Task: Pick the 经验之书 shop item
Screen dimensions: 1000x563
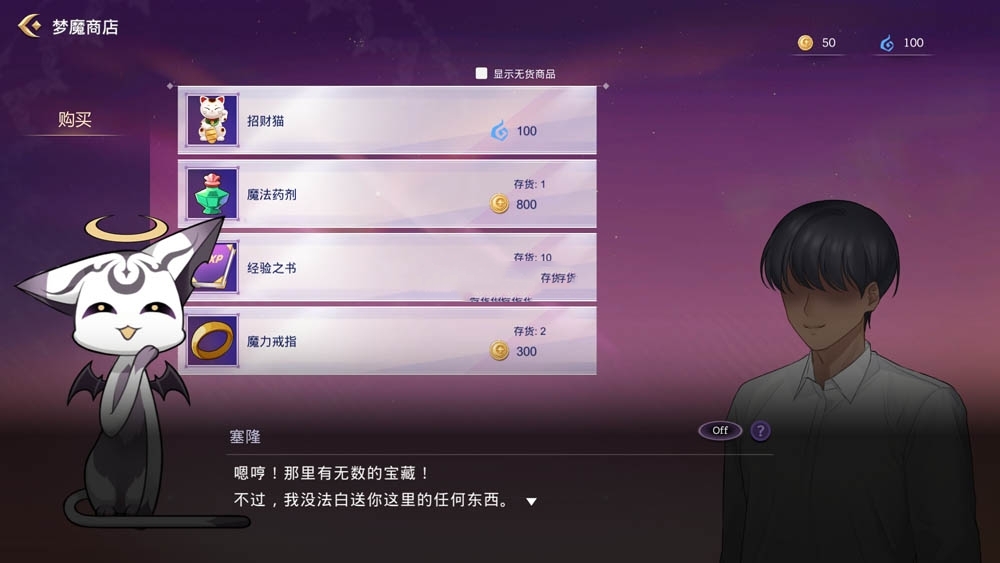Action: pos(387,267)
